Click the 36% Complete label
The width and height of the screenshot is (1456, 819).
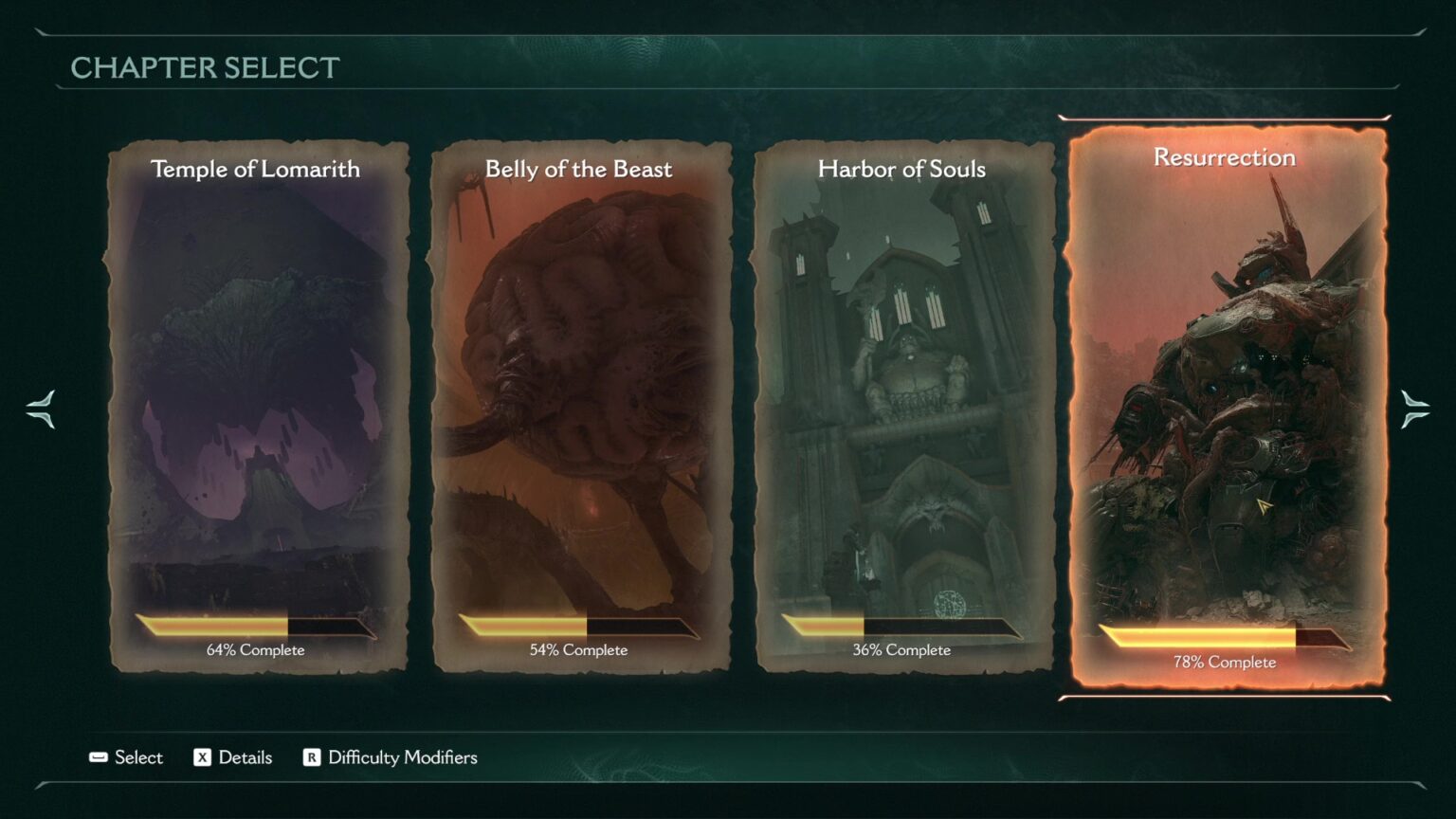901,649
